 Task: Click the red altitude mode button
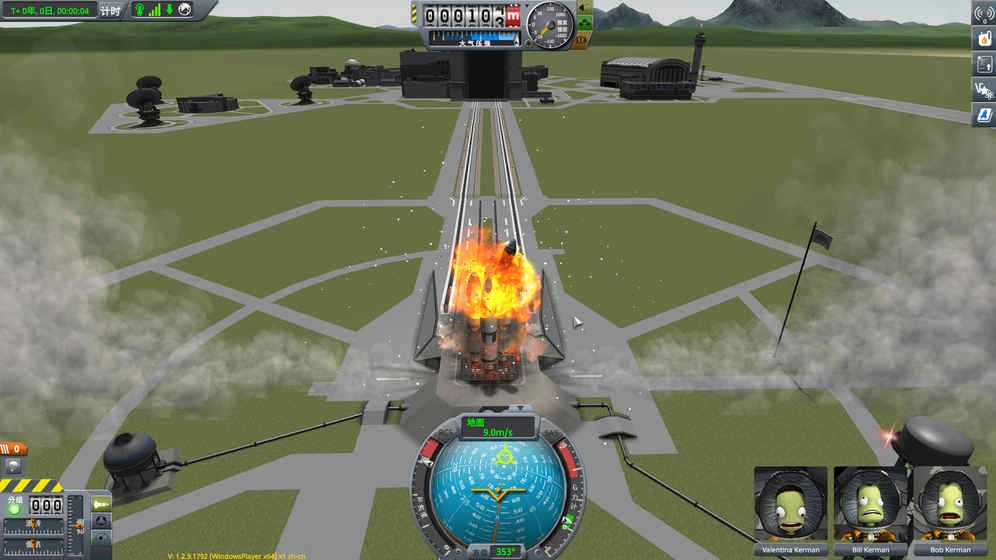click(513, 16)
